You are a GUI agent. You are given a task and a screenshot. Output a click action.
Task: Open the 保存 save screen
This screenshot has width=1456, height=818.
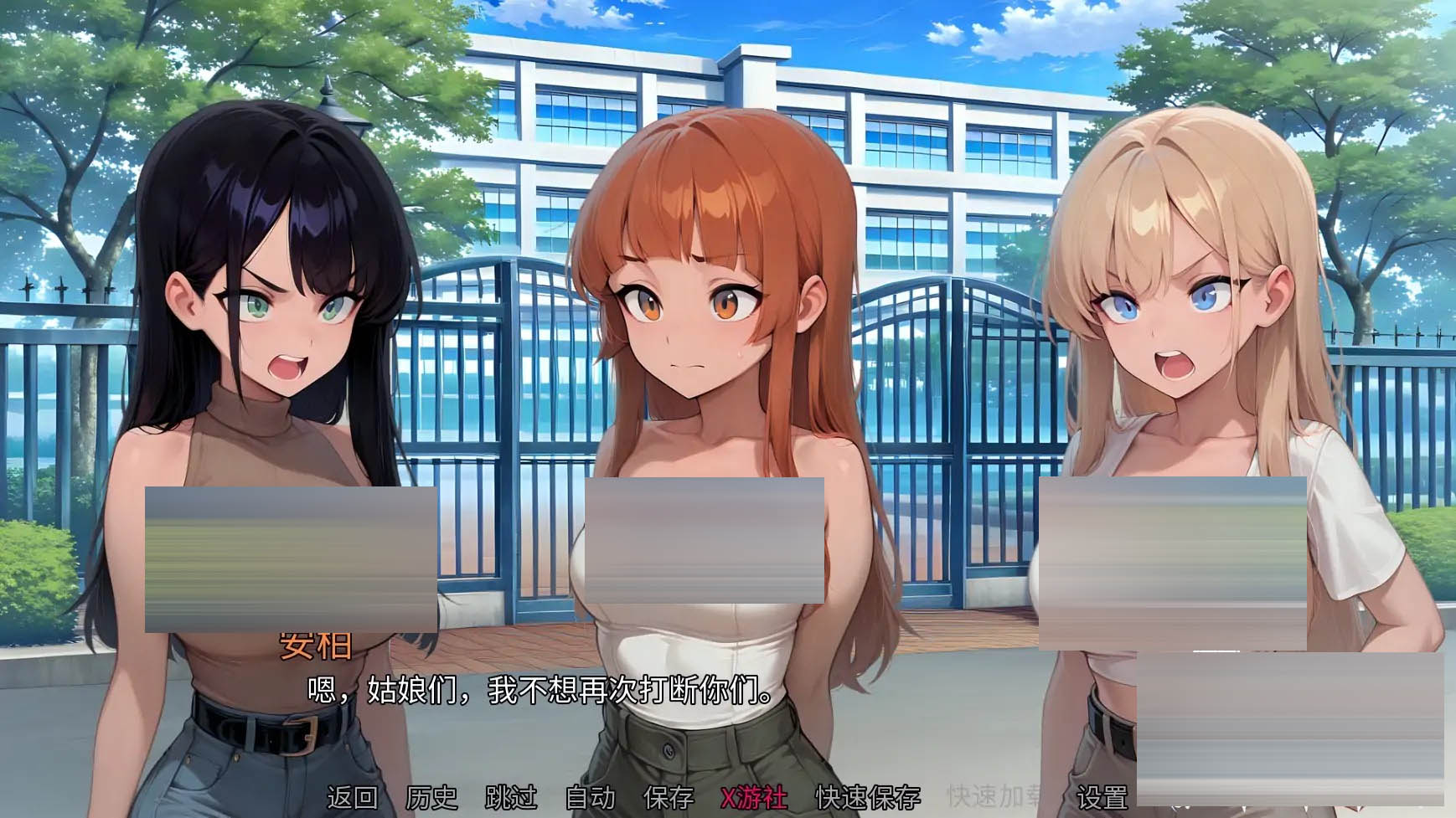click(x=668, y=800)
